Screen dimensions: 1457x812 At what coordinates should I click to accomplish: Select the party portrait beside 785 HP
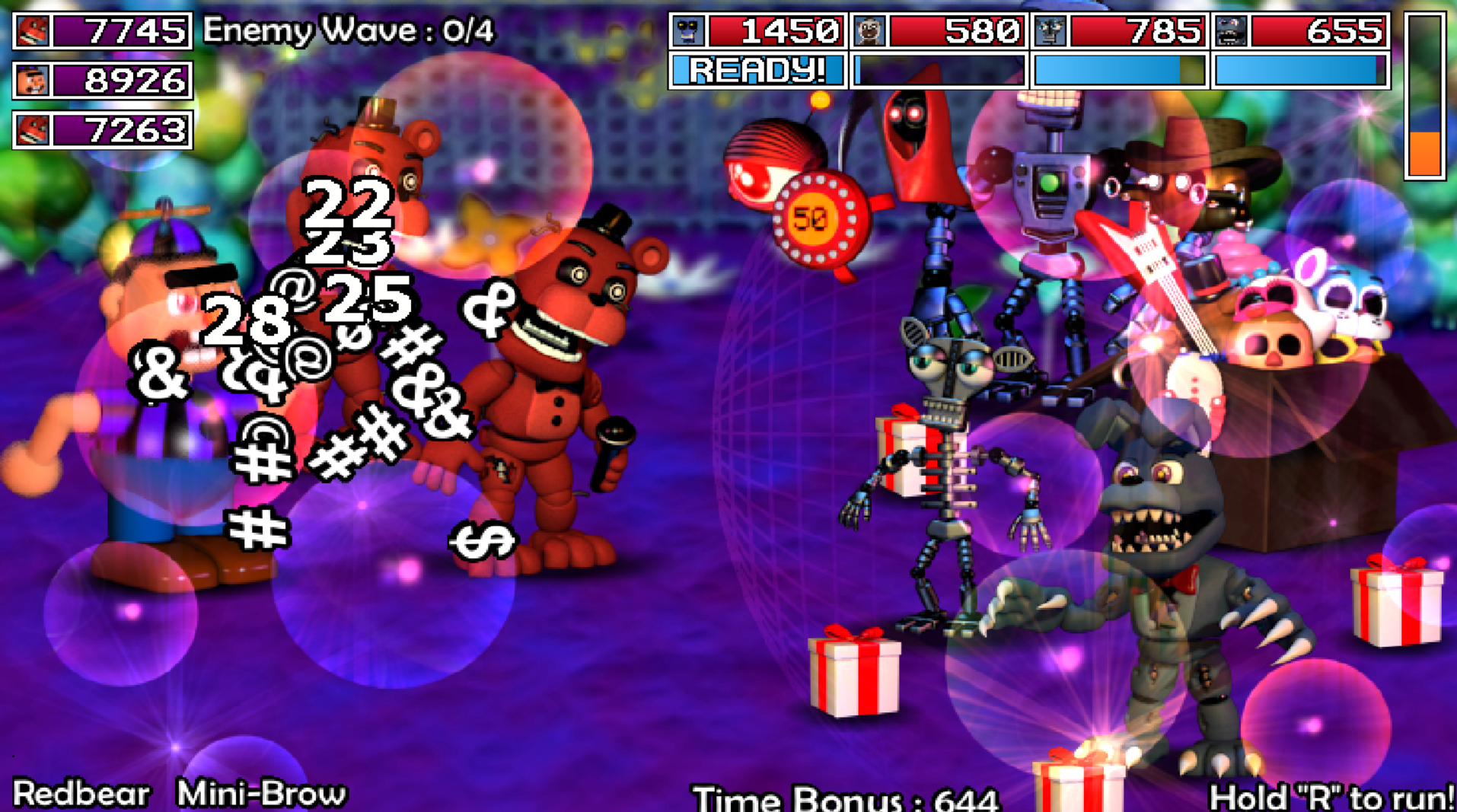(1050, 31)
